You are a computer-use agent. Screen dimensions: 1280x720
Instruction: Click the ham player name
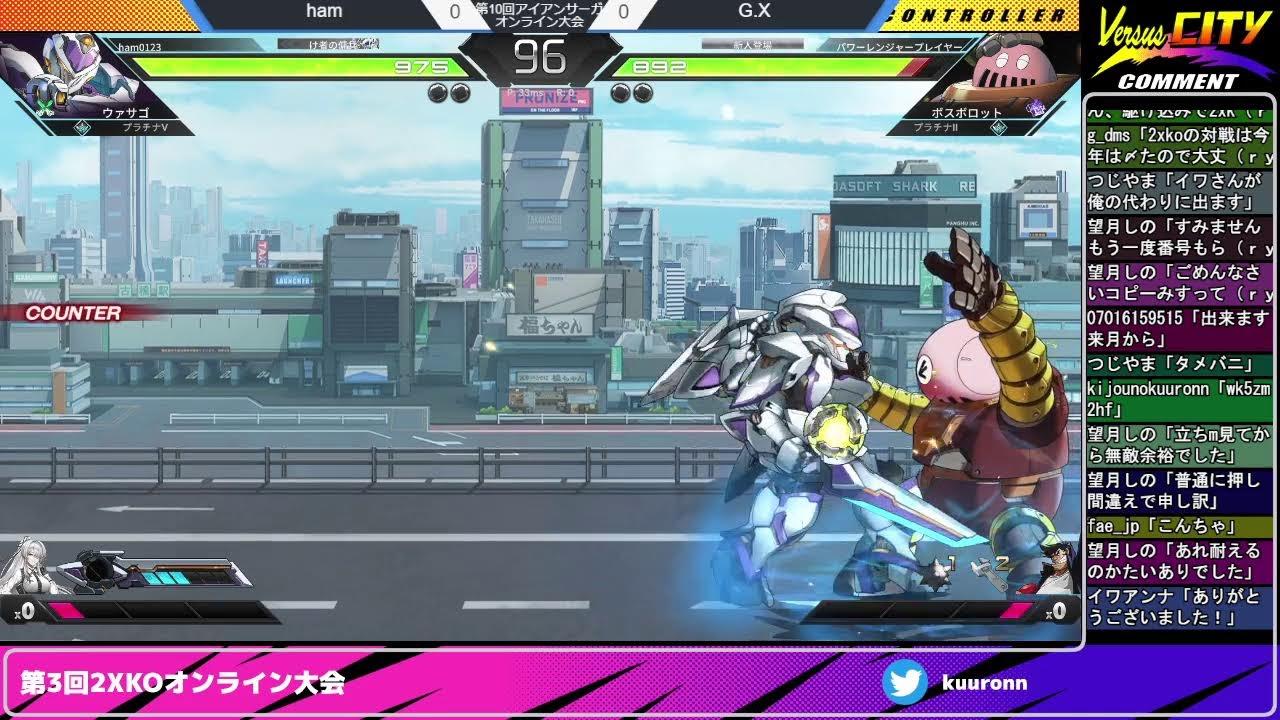[x=326, y=11]
